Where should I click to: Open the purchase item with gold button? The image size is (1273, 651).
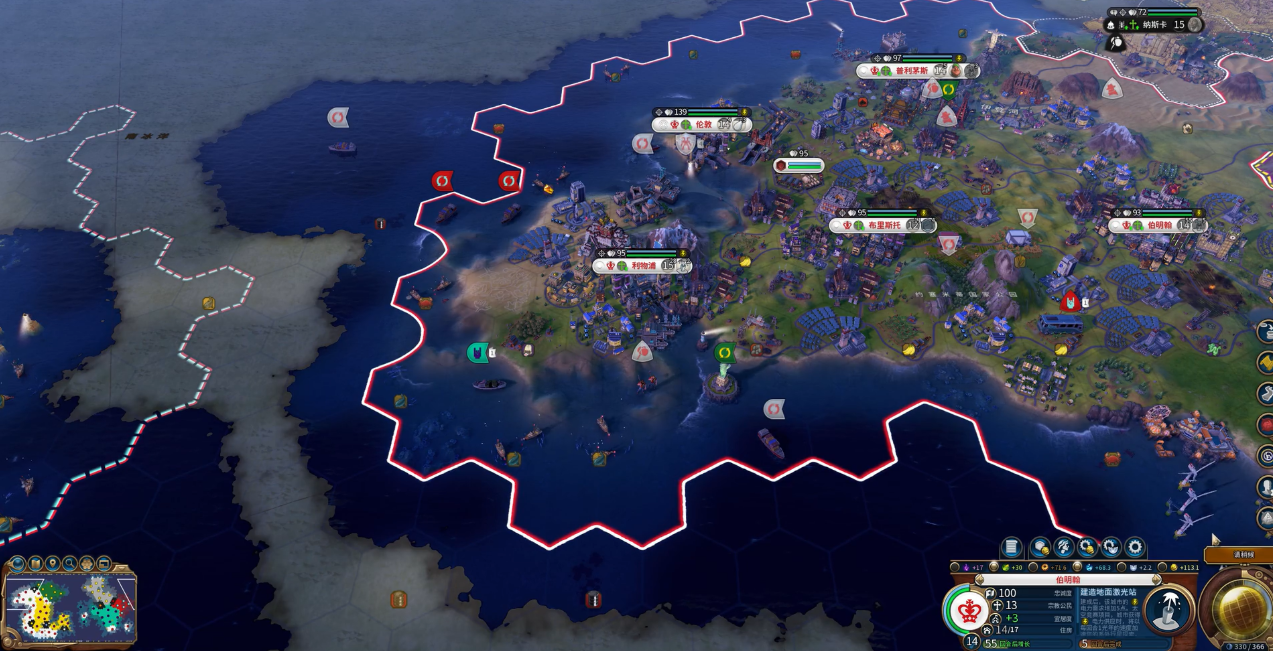pyautogui.click(x=1088, y=547)
